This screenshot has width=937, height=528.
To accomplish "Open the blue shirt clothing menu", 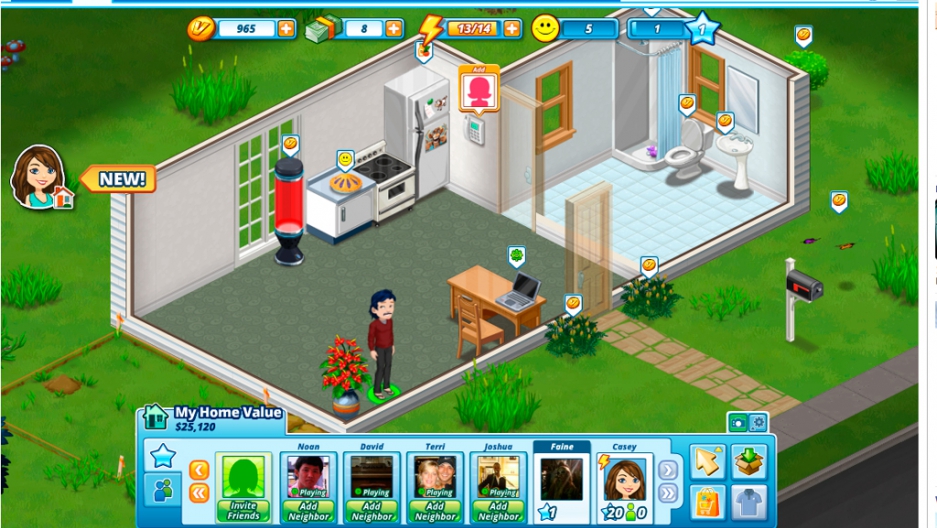I will tap(748, 499).
